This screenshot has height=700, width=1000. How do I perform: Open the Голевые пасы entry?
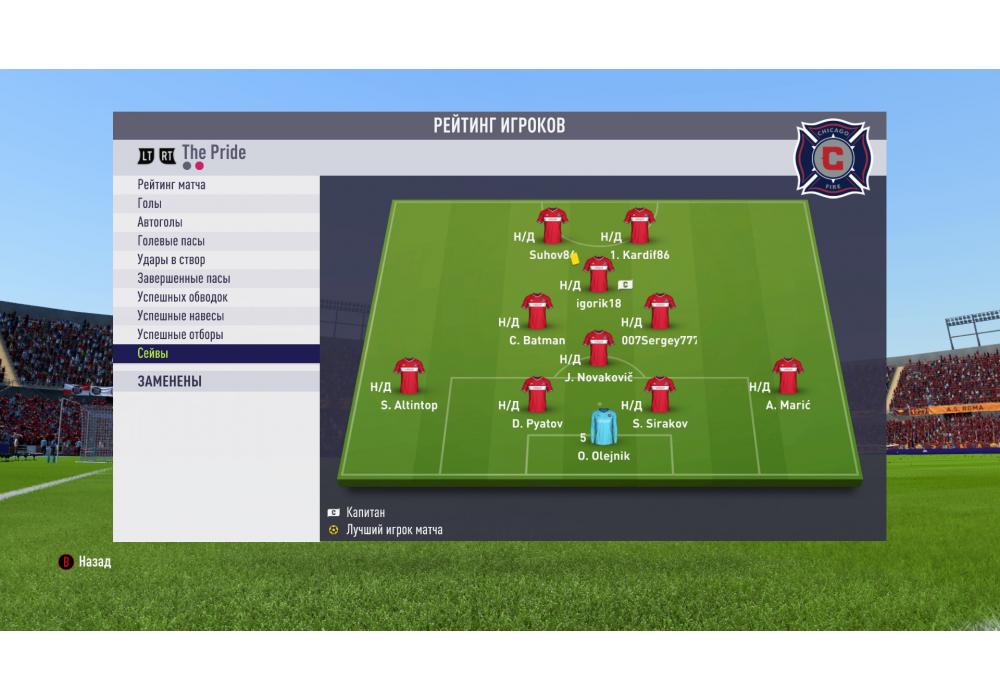click(216, 241)
